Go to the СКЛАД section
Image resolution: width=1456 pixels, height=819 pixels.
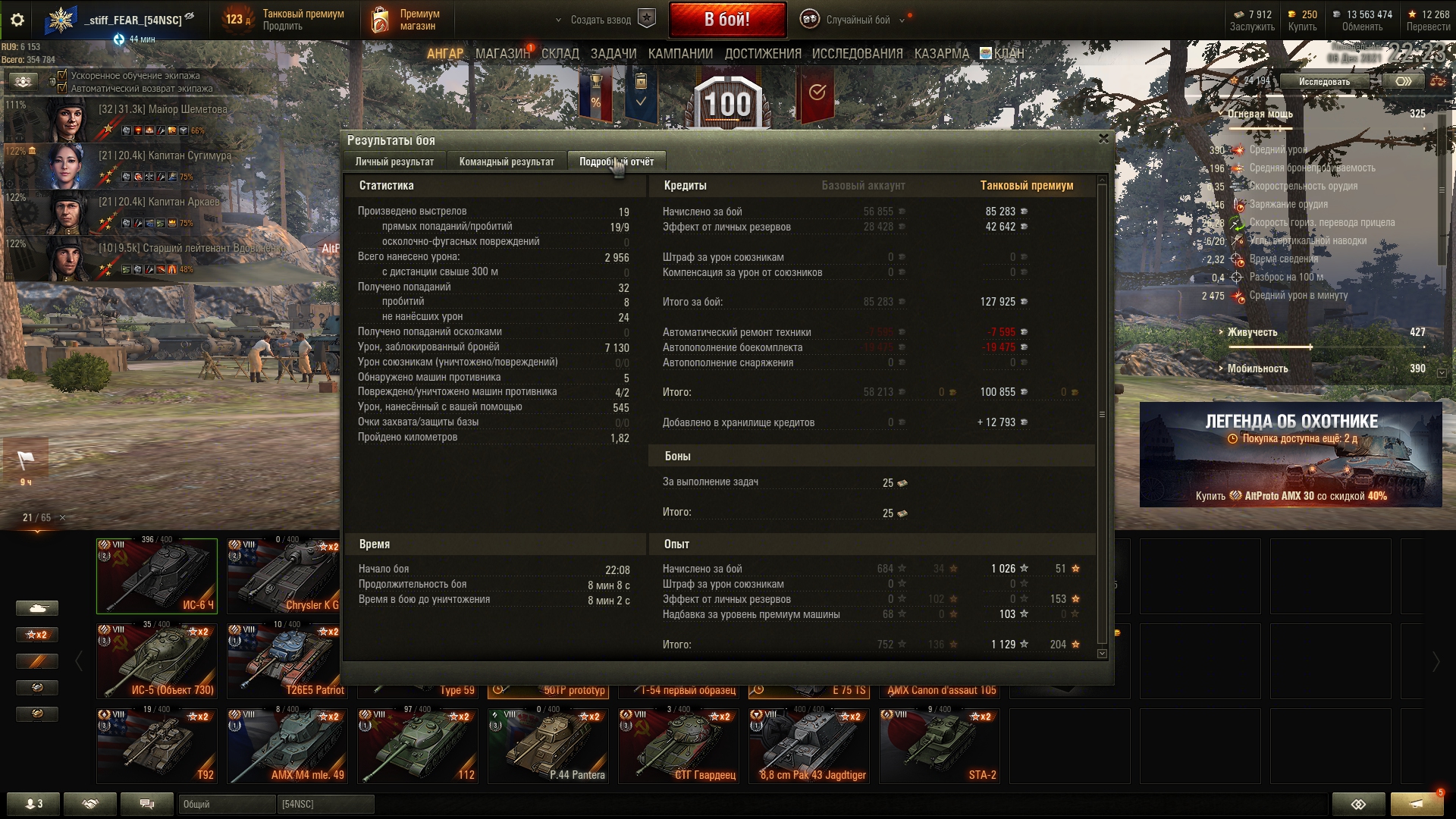click(560, 54)
